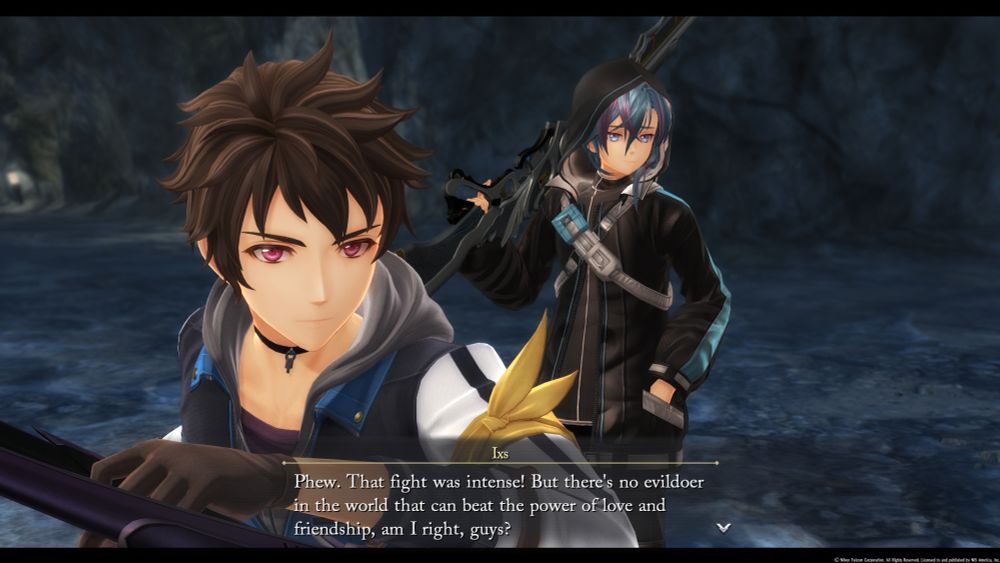Advance dialogue with the down arrow indicator
Viewport: 1000px width, 563px height.
[x=724, y=527]
